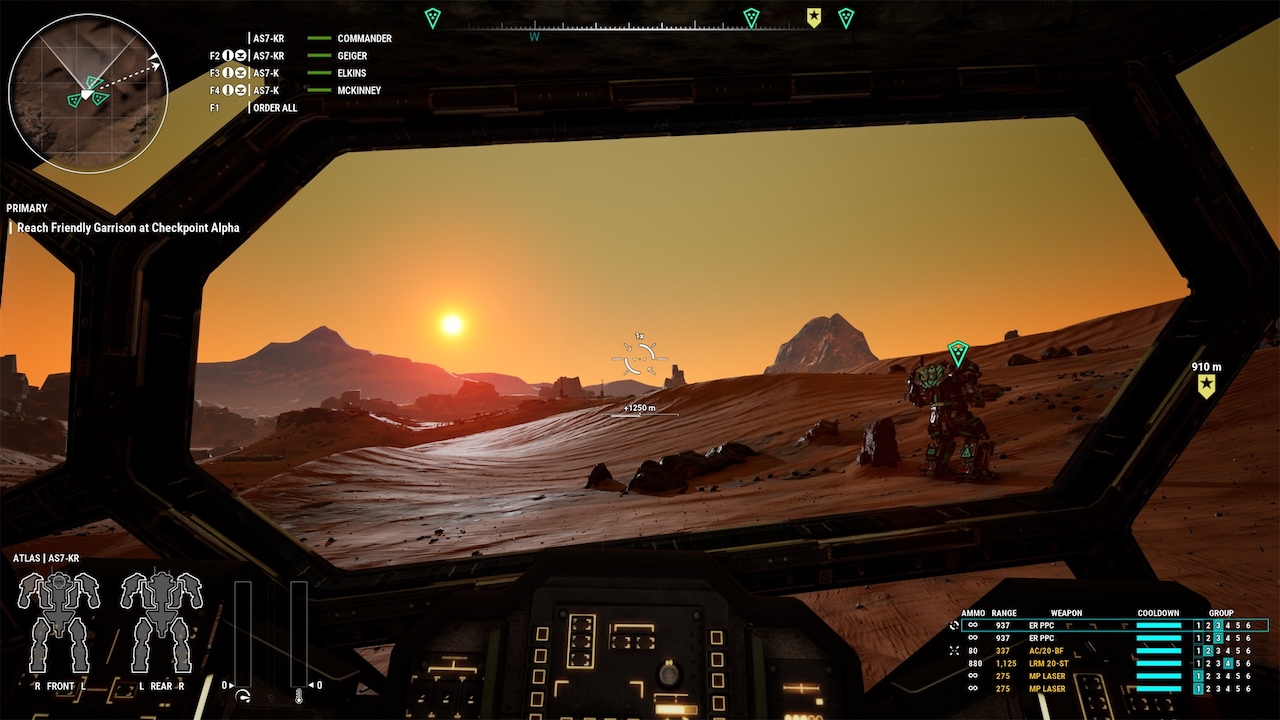The image size is (1280, 720).
Task: Click the green waypoint marker on the compass
Action: 433,16
